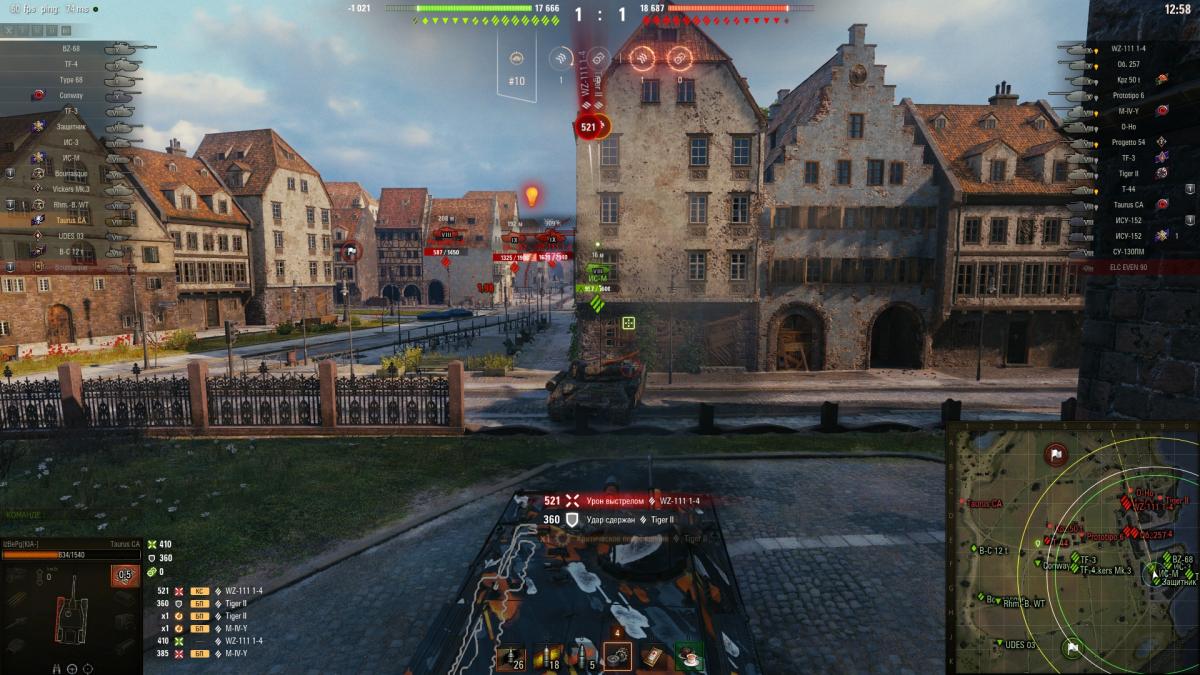Select the BZ-68 row in the allied team list
Viewport: 1200px width, 675px height.
click(70, 48)
